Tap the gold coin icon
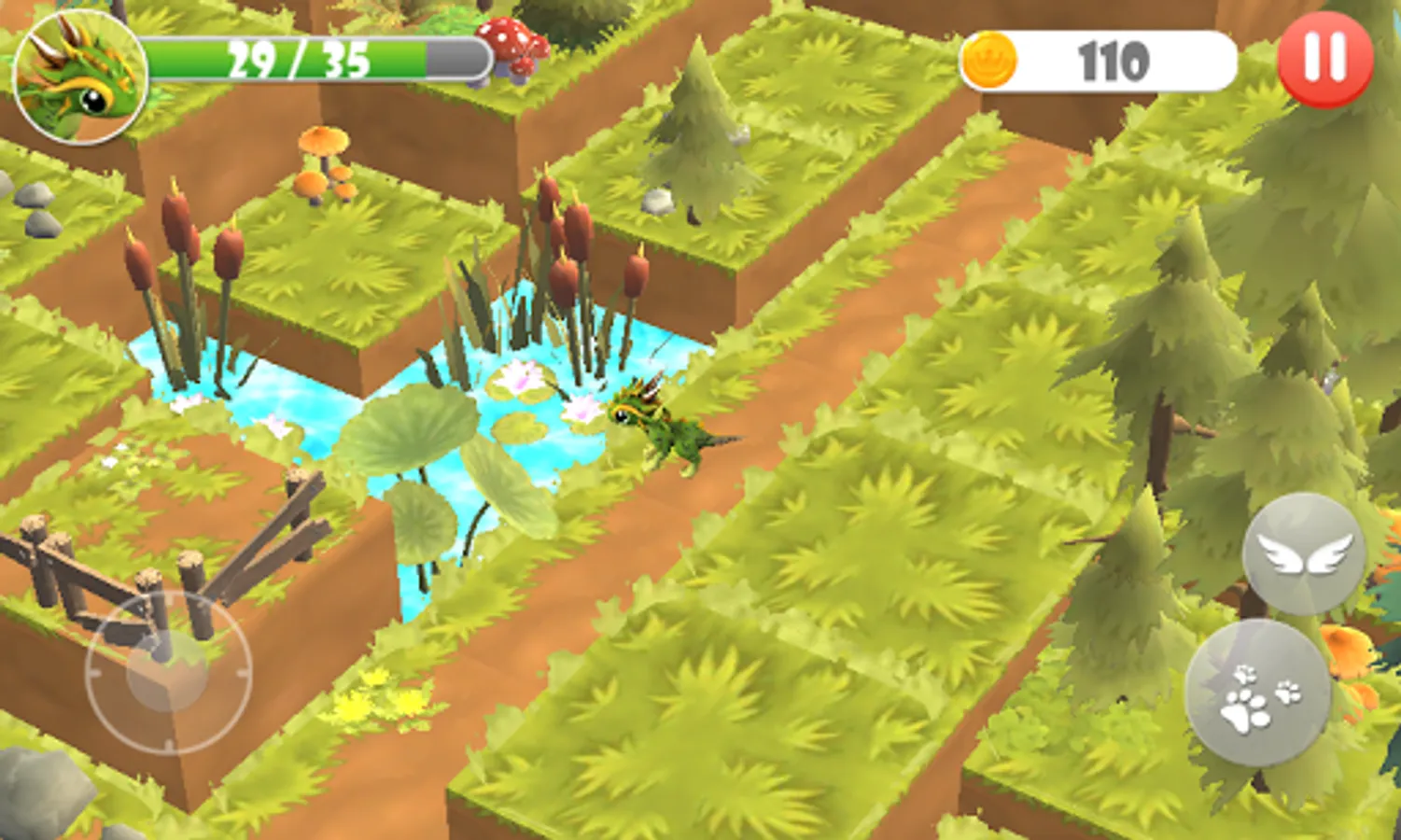The height and width of the screenshot is (840, 1401). click(992, 61)
